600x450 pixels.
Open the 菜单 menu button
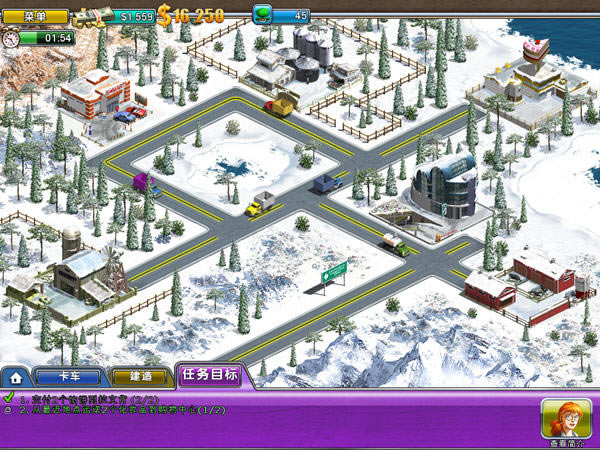(35, 16)
